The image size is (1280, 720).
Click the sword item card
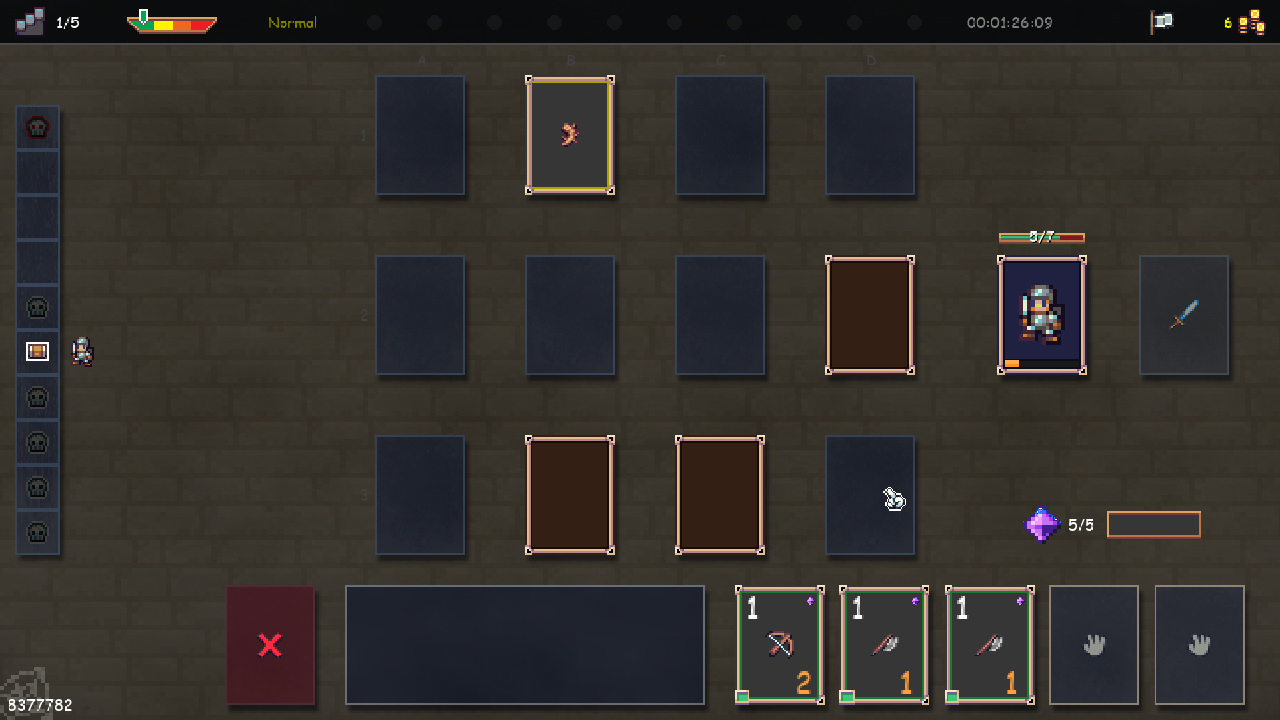coord(1184,315)
